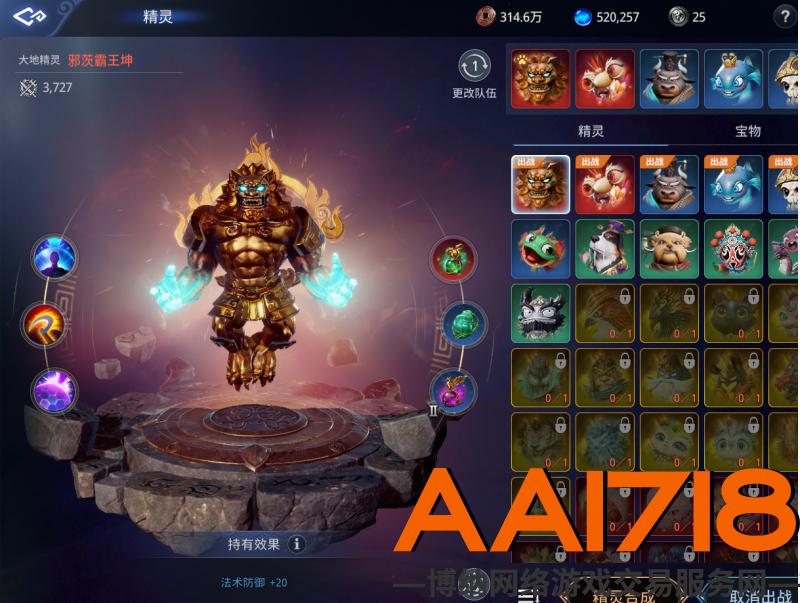This screenshot has height=603, width=800.
Task: Go back using the top-left arrow
Action: tap(30, 16)
